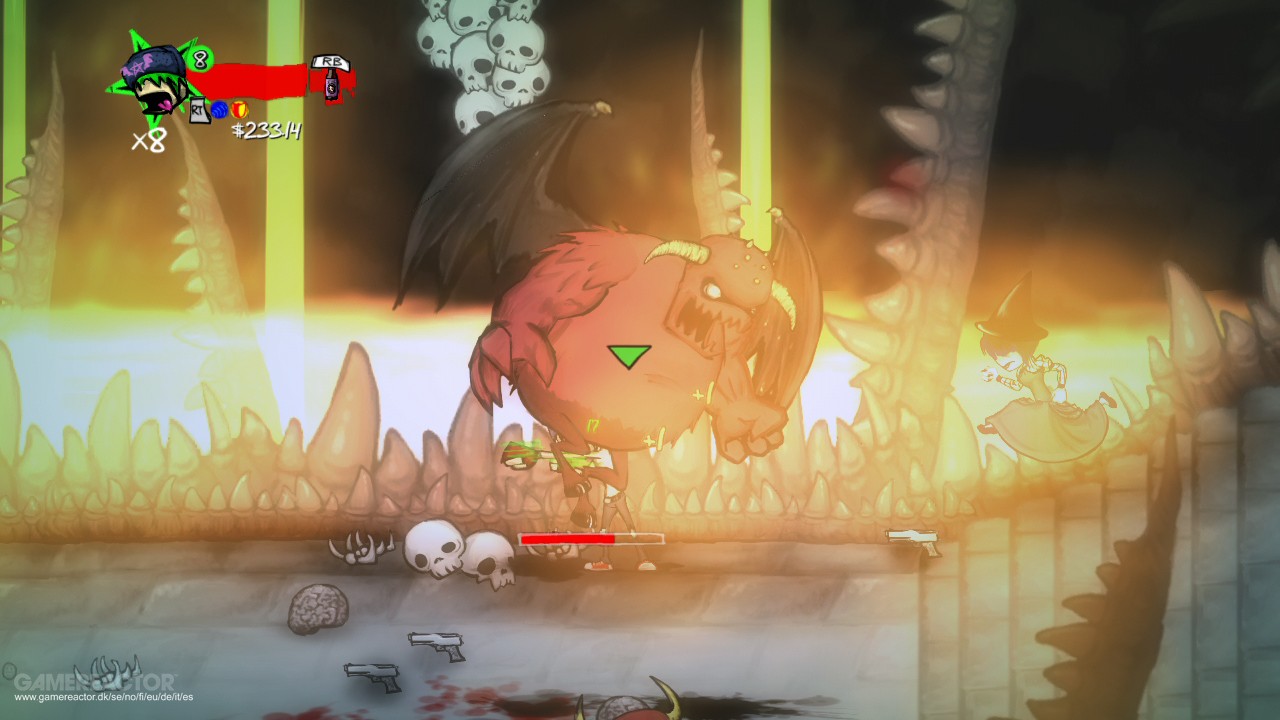Click the RT button prompt icon

click(198, 111)
